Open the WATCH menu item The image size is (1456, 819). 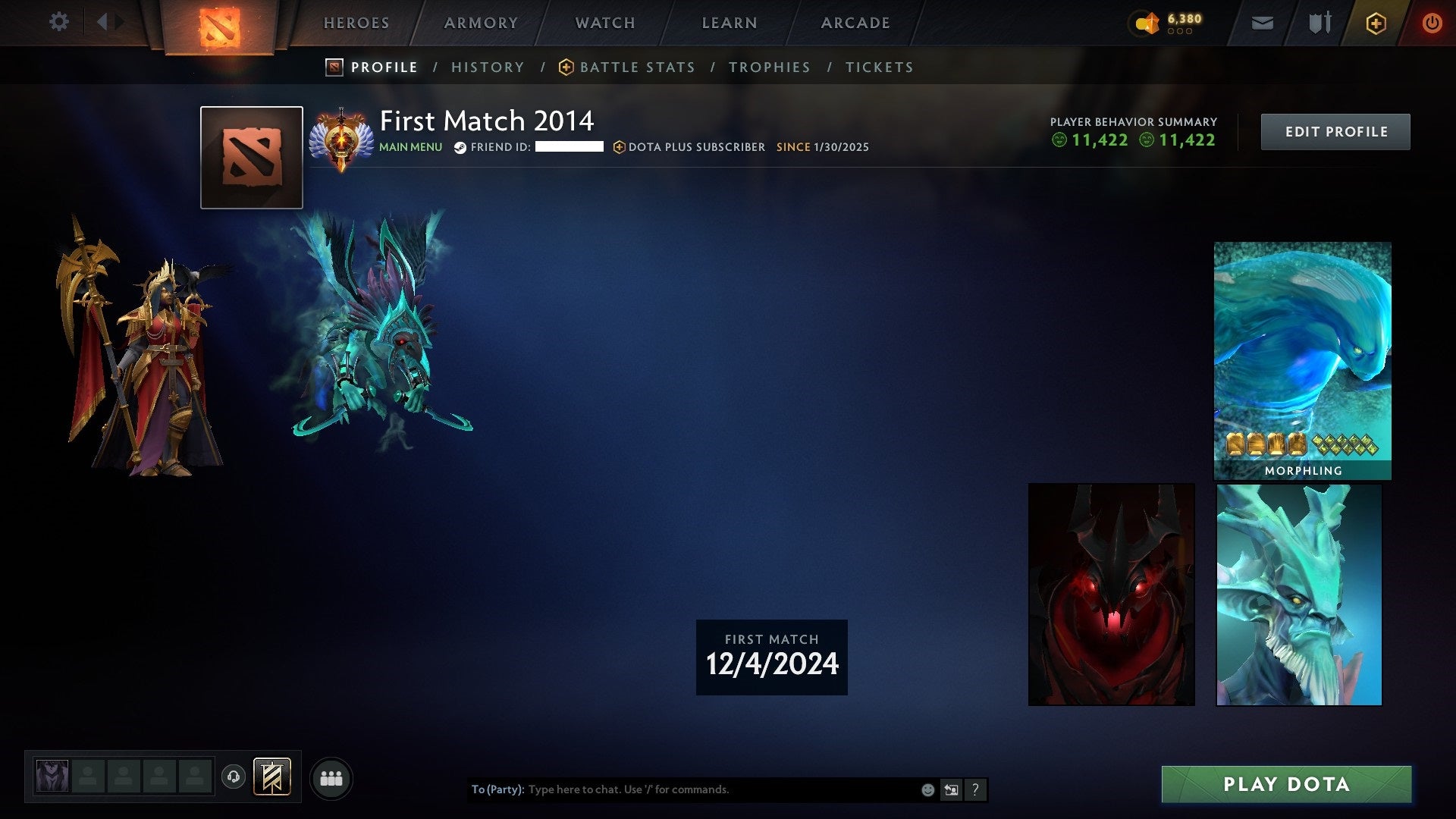(604, 23)
